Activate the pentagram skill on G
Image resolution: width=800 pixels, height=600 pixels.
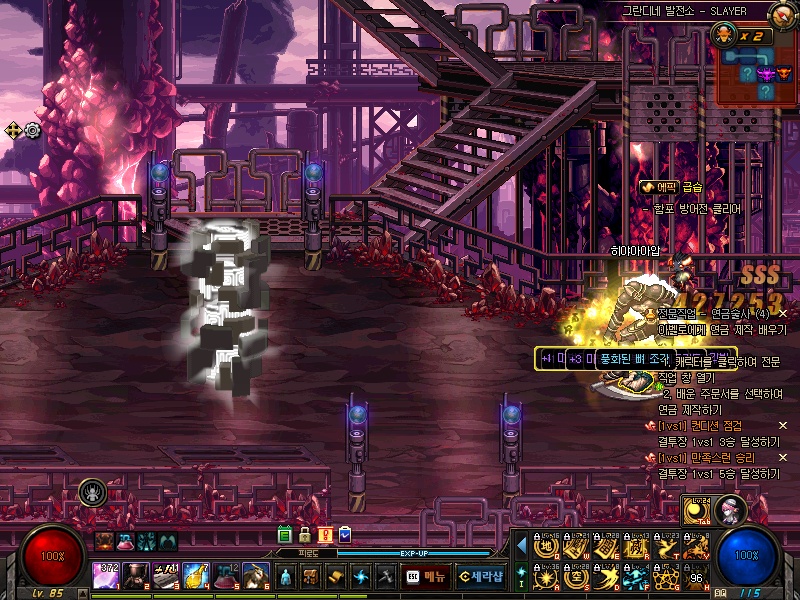(x=666, y=577)
